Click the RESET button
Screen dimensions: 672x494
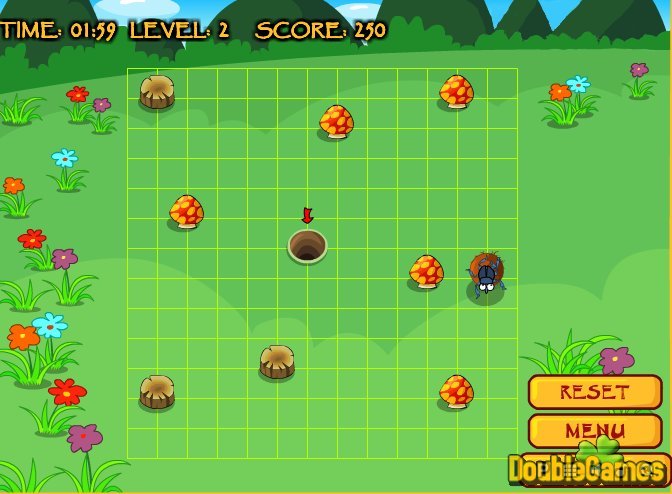click(x=594, y=391)
